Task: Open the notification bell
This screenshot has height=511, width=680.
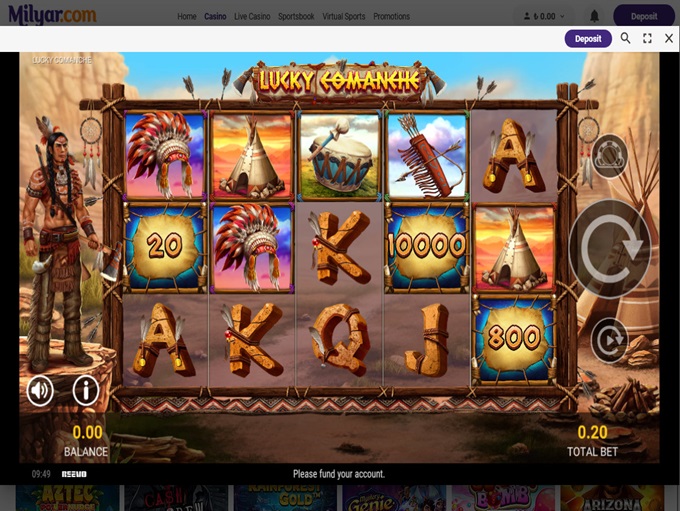Action: [x=595, y=17]
